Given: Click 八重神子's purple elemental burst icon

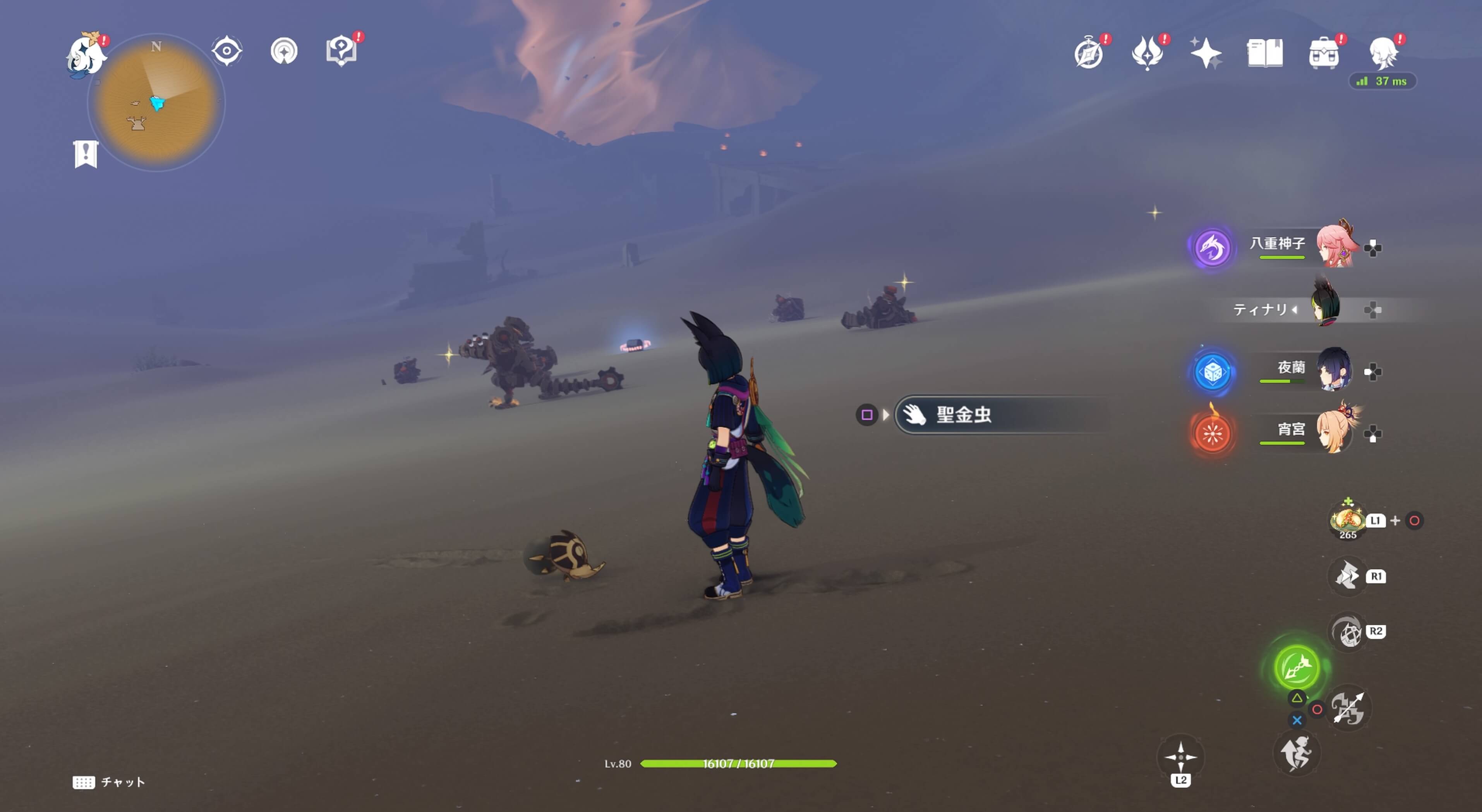Looking at the screenshot, I should 1213,248.
